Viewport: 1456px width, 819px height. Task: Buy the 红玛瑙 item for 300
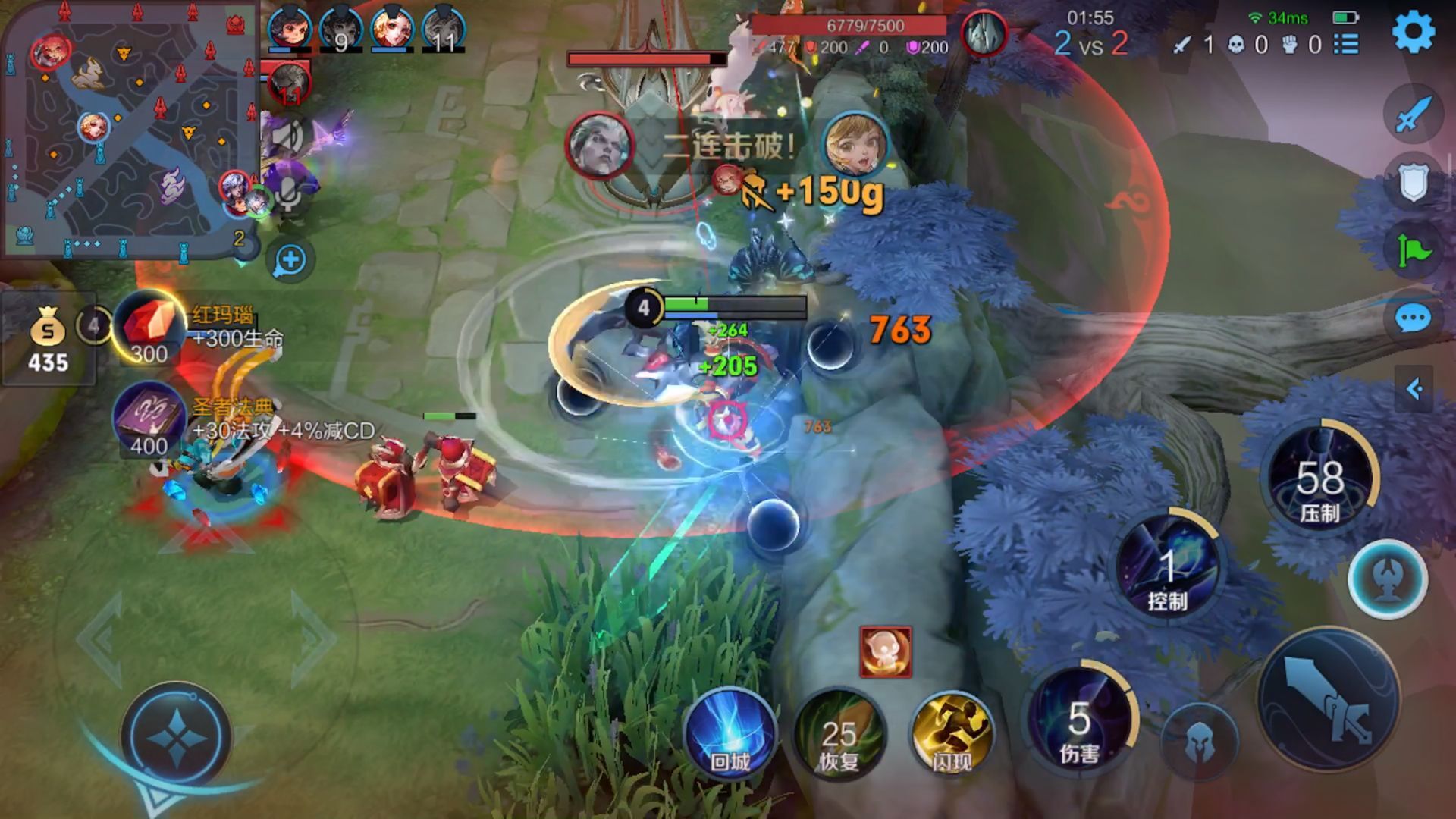click(149, 328)
